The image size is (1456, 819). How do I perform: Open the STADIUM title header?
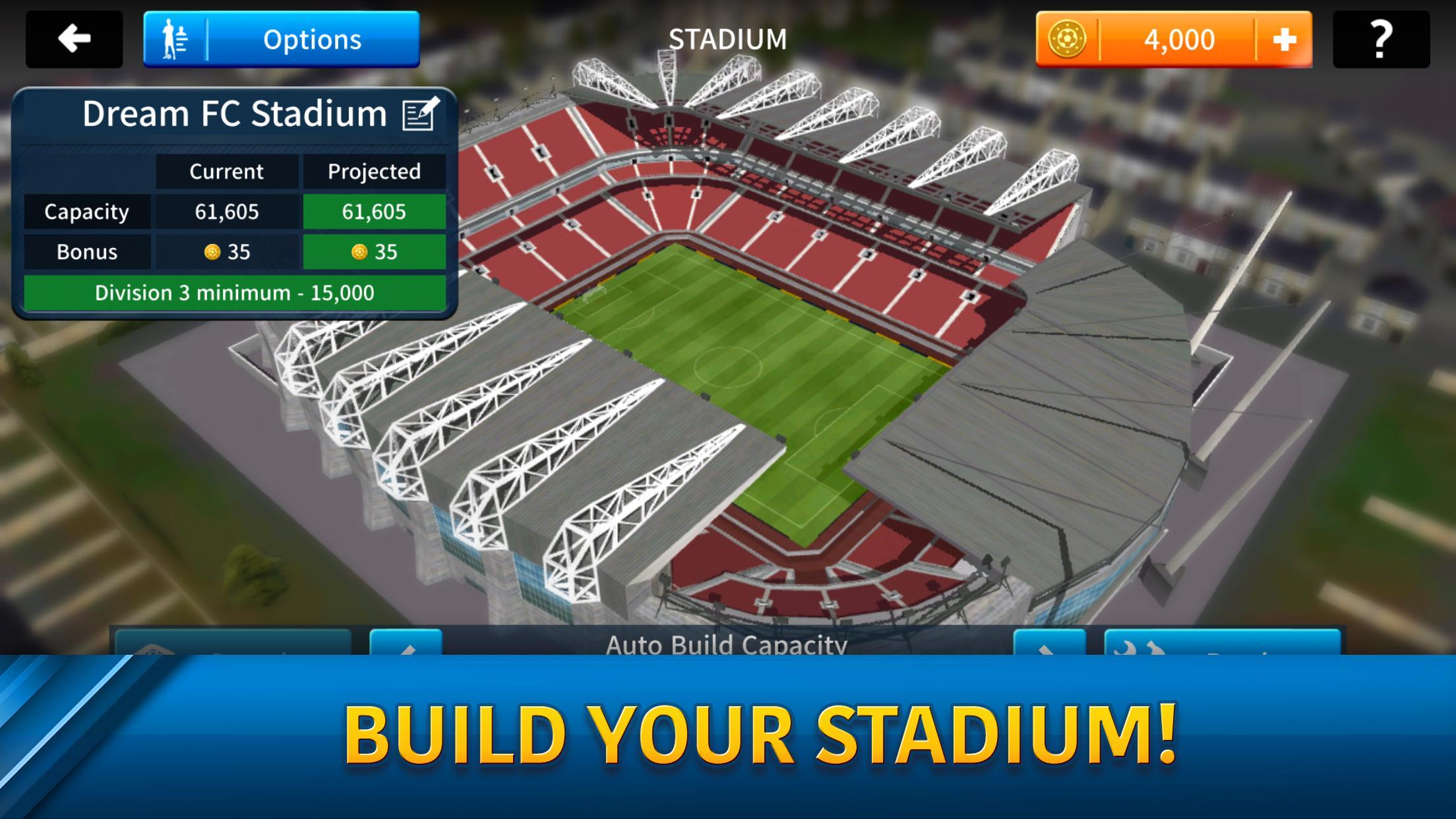coord(727,38)
